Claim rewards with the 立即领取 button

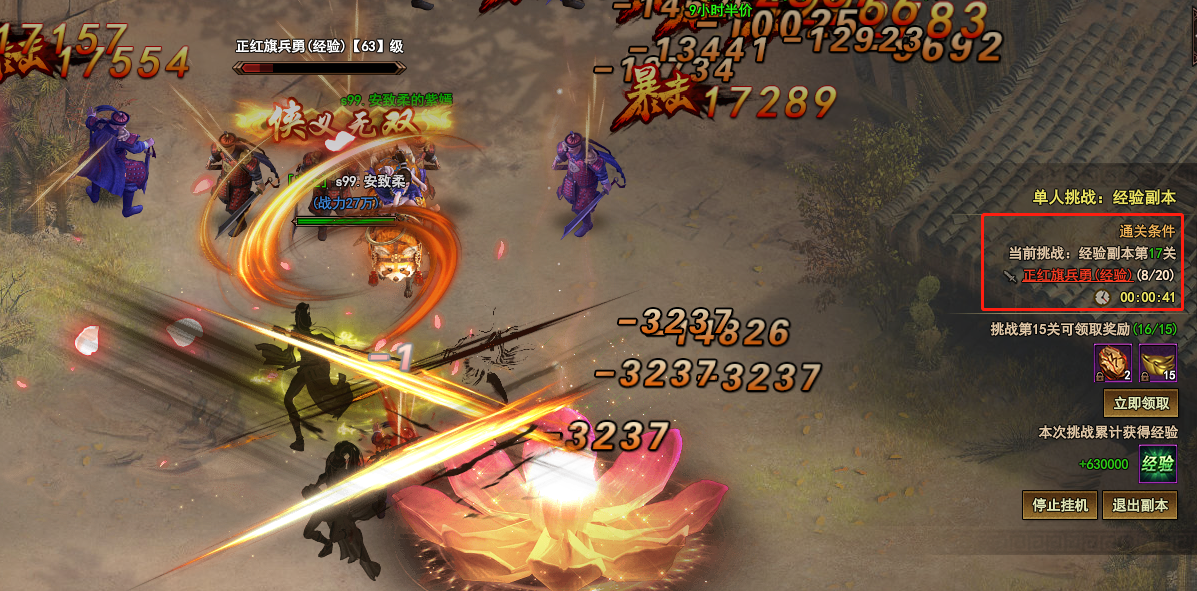[1140, 404]
